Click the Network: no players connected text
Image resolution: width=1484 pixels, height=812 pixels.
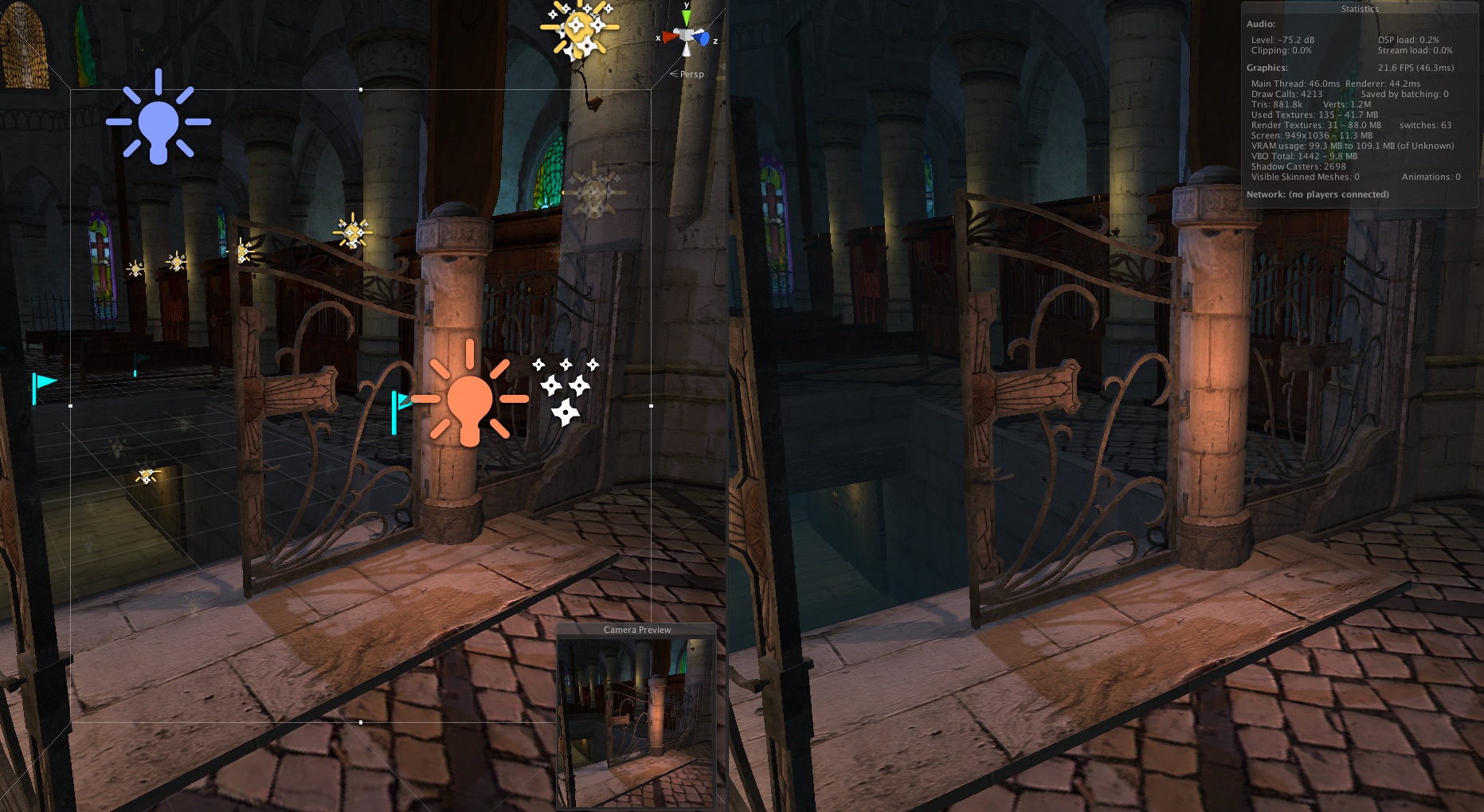[1318, 194]
